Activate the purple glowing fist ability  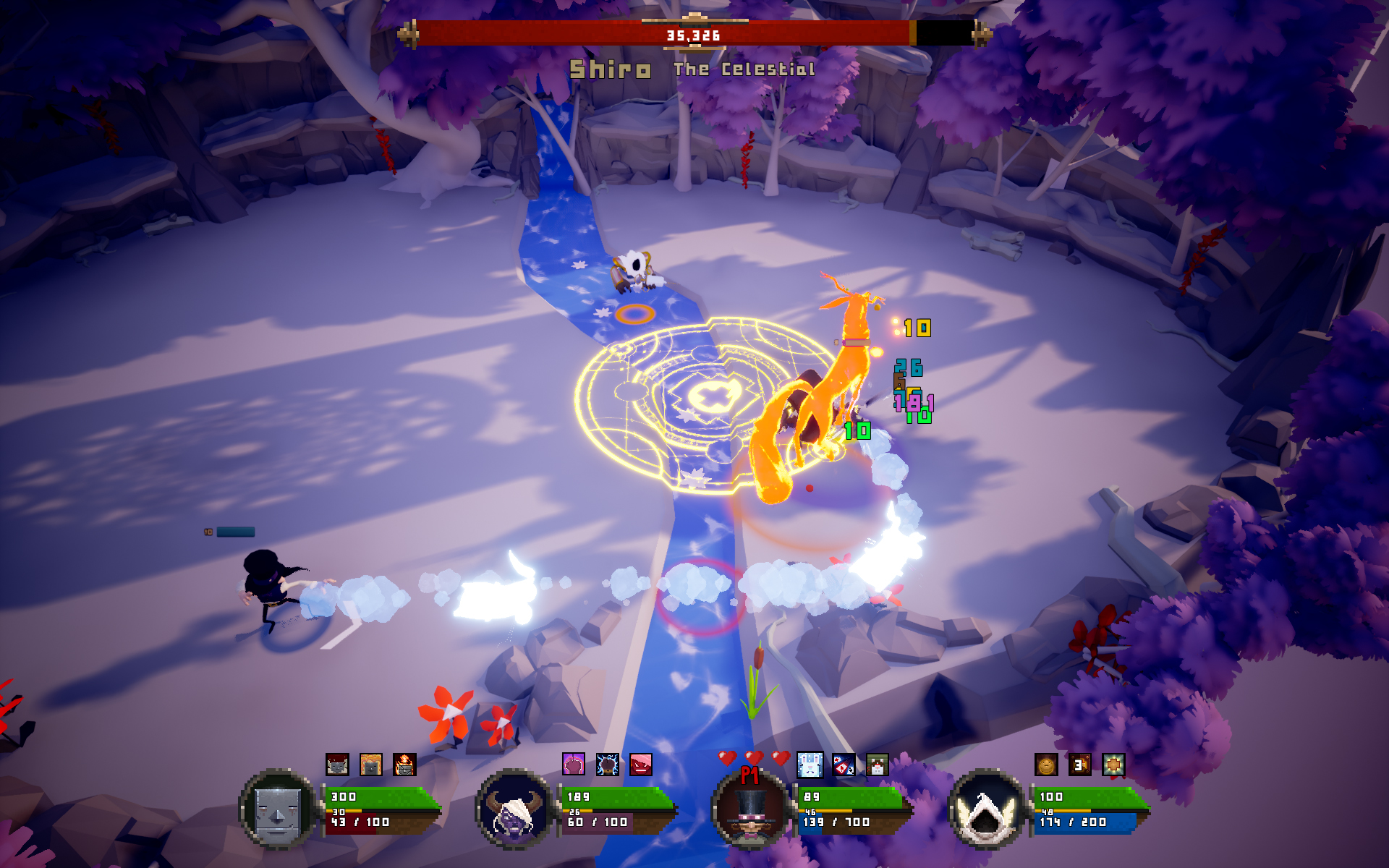coord(574,764)
